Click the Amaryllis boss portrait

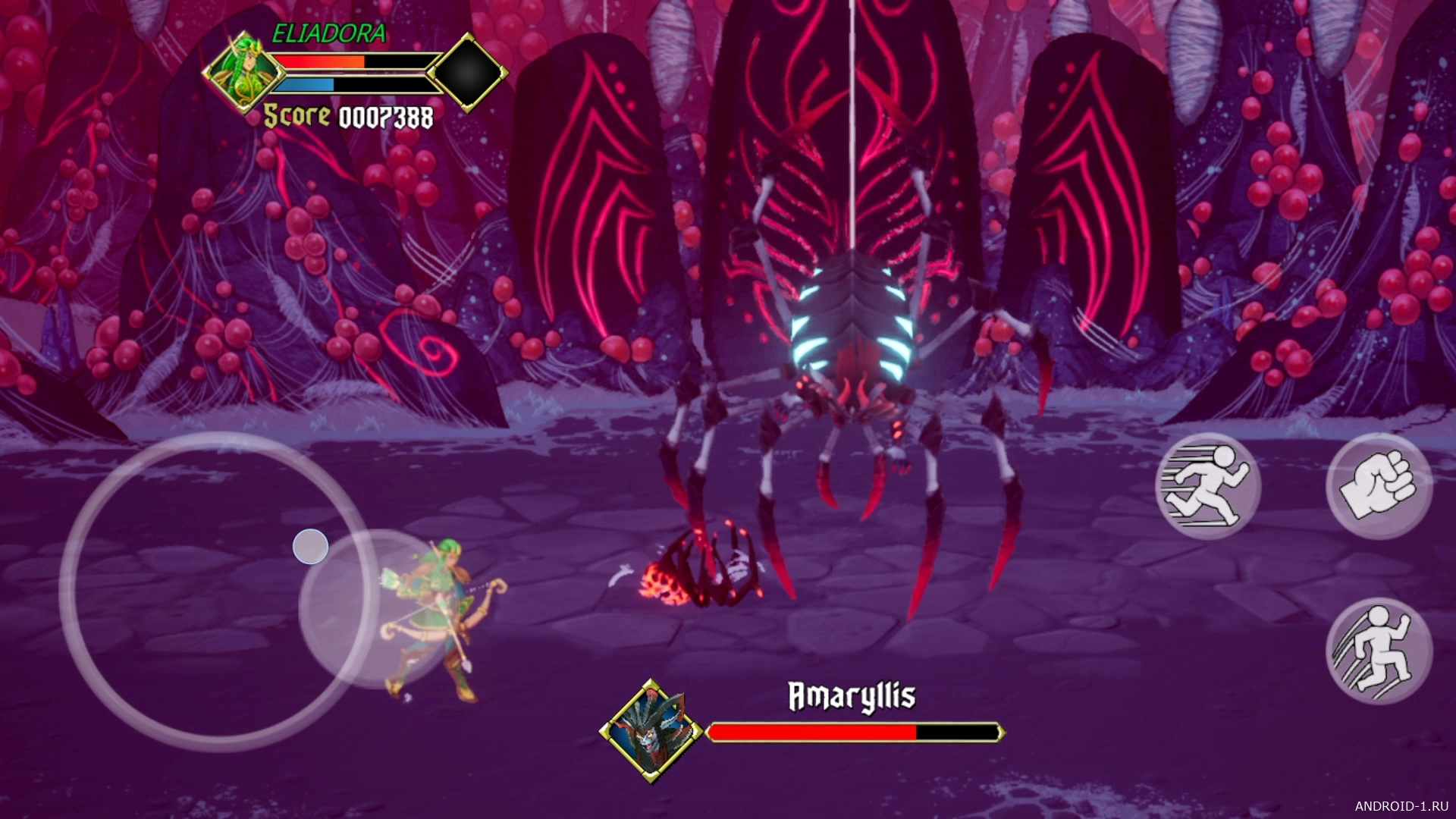[651, 731]
